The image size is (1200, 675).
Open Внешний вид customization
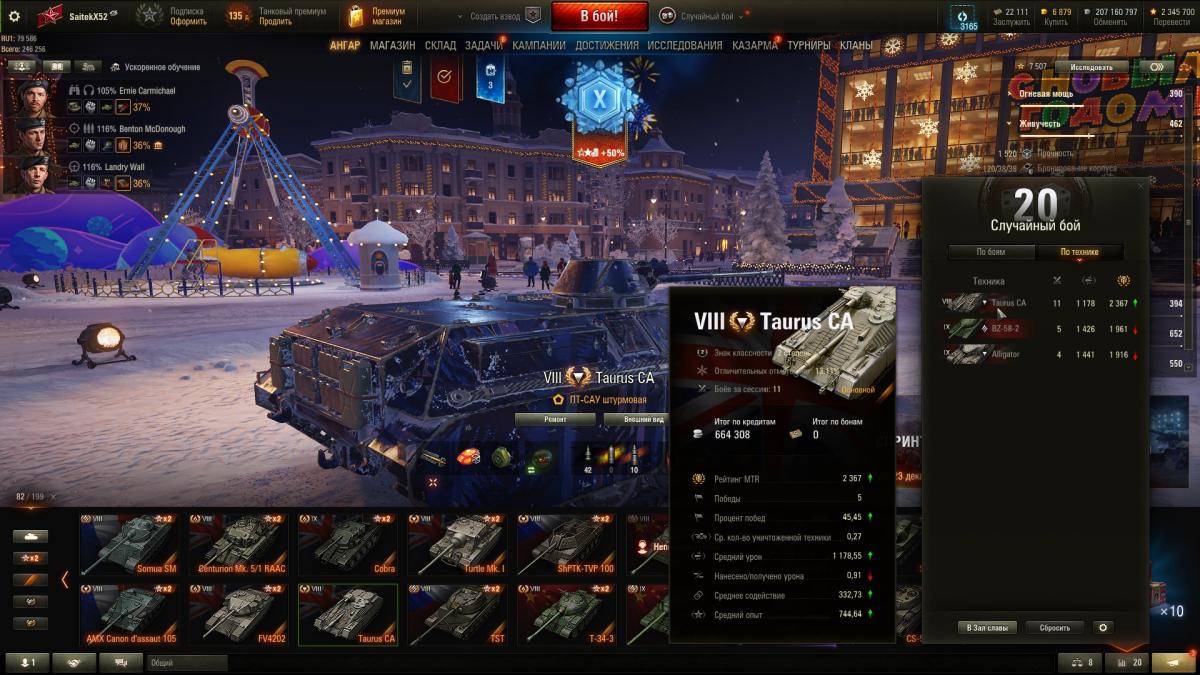point(643,419)
